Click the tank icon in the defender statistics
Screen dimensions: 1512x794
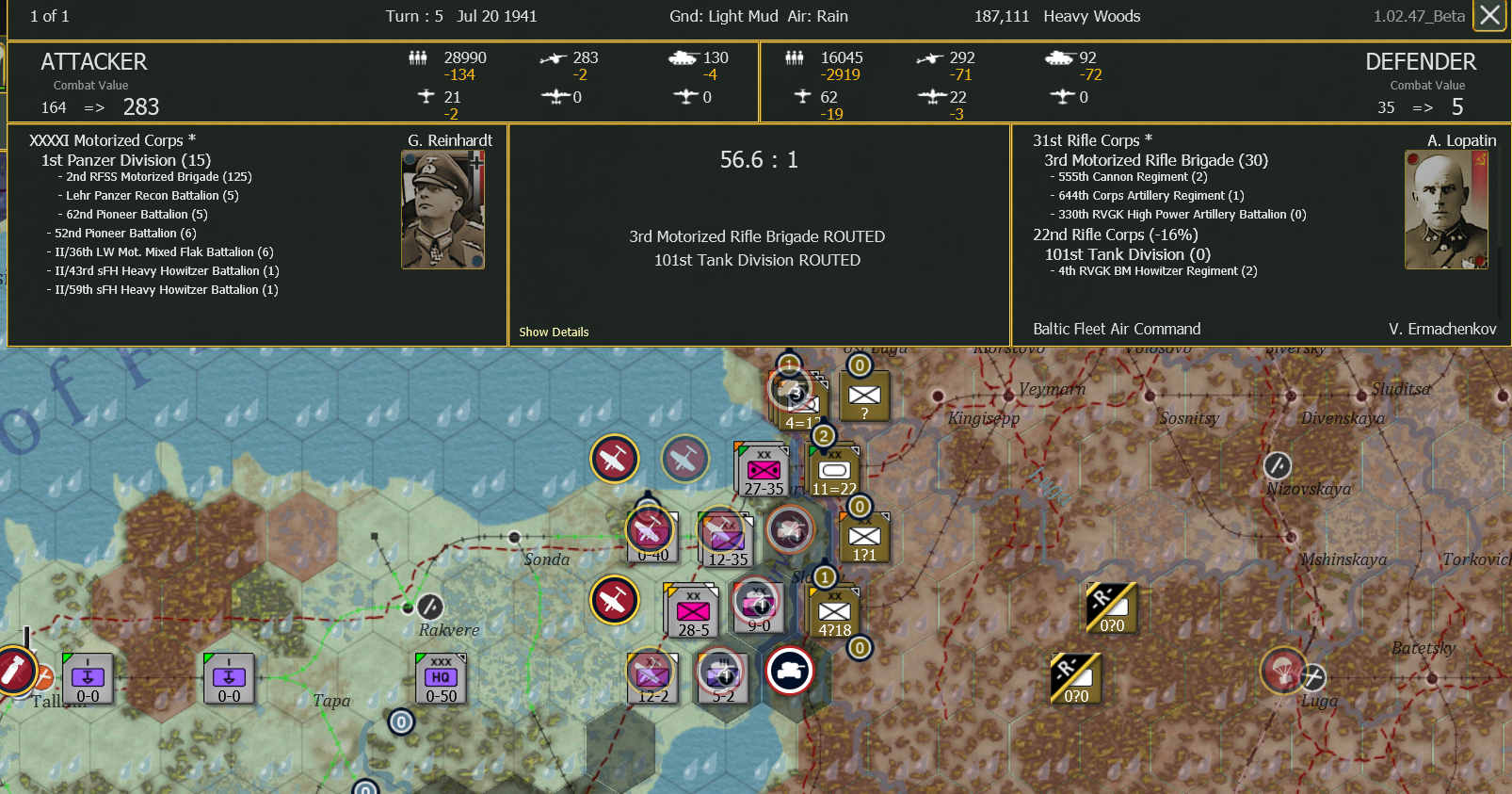(x=1060, y=58)
